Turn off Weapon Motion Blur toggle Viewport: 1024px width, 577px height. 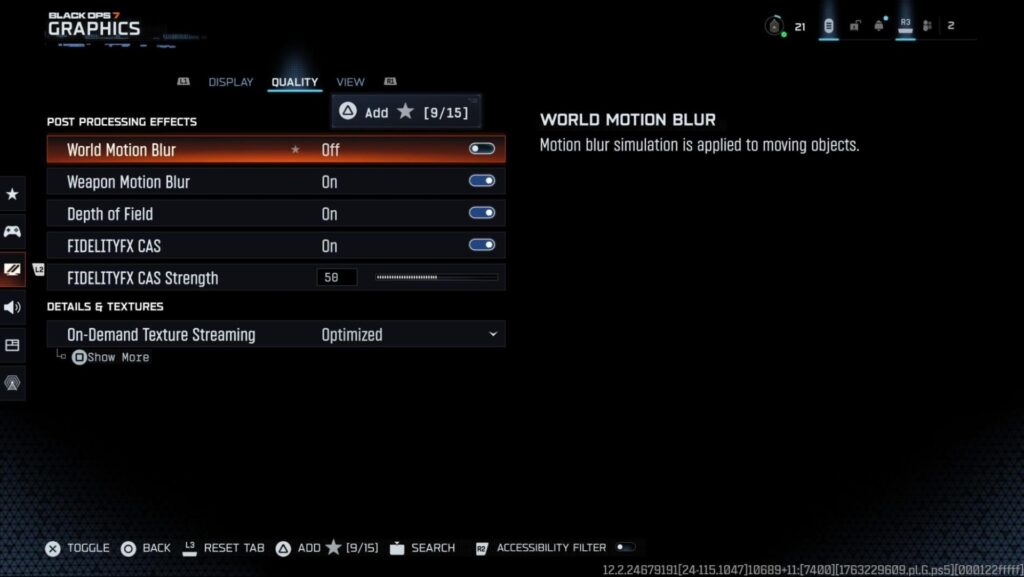click(x=482, y=181)
